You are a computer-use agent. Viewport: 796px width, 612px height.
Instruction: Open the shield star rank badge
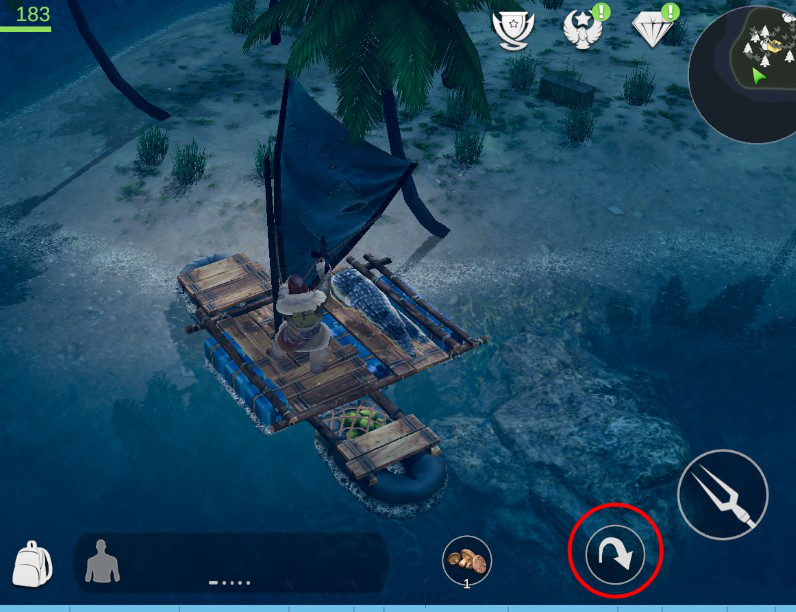click(x=514, y=29)
